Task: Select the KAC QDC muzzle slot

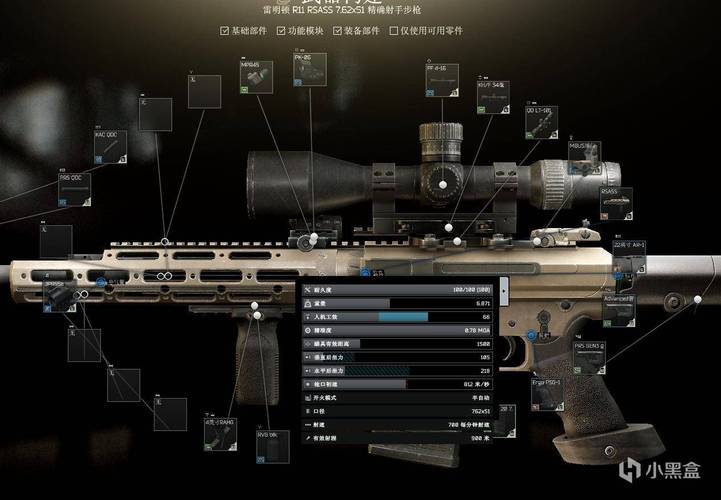Action: (x=110, y=148)
